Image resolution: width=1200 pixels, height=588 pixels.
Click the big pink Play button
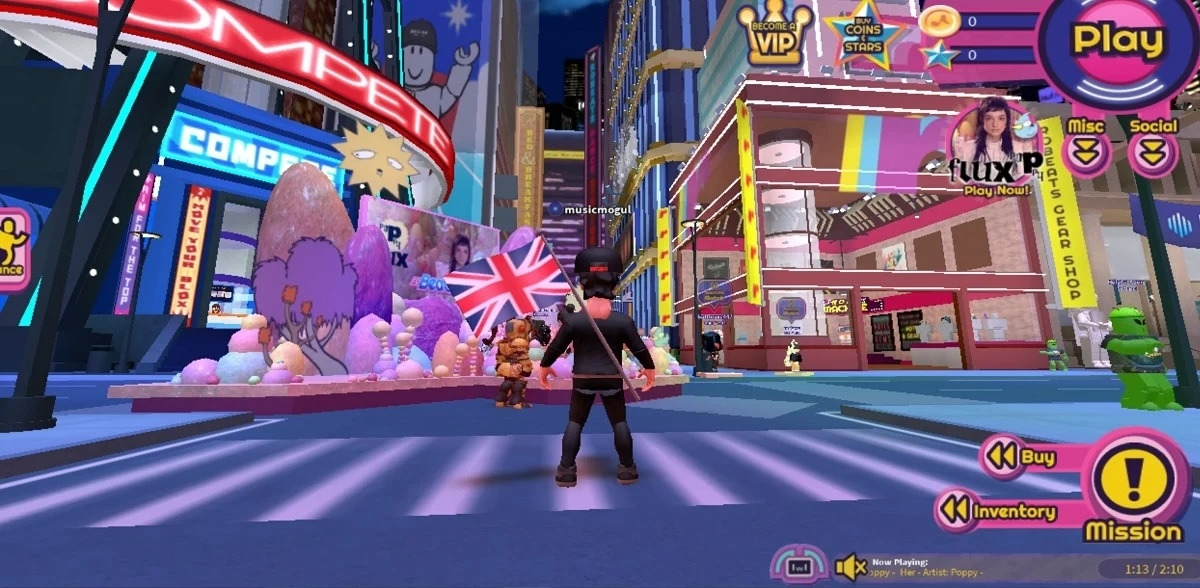(1118, 42)
